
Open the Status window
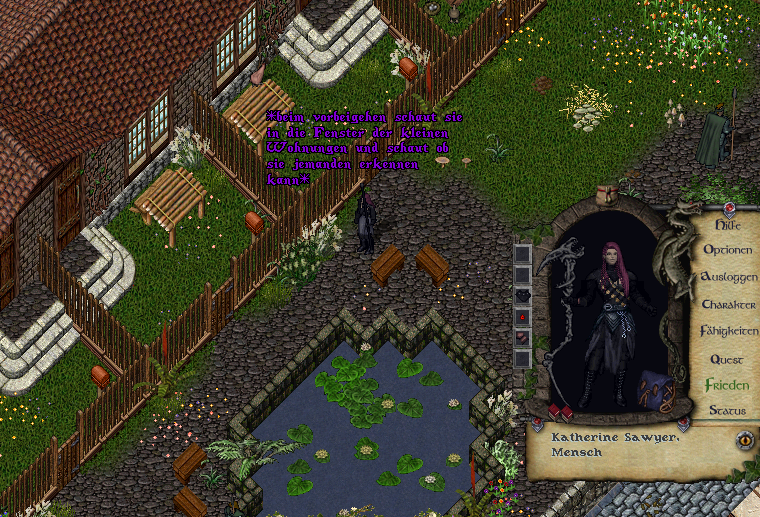click(x=727, y=410)
